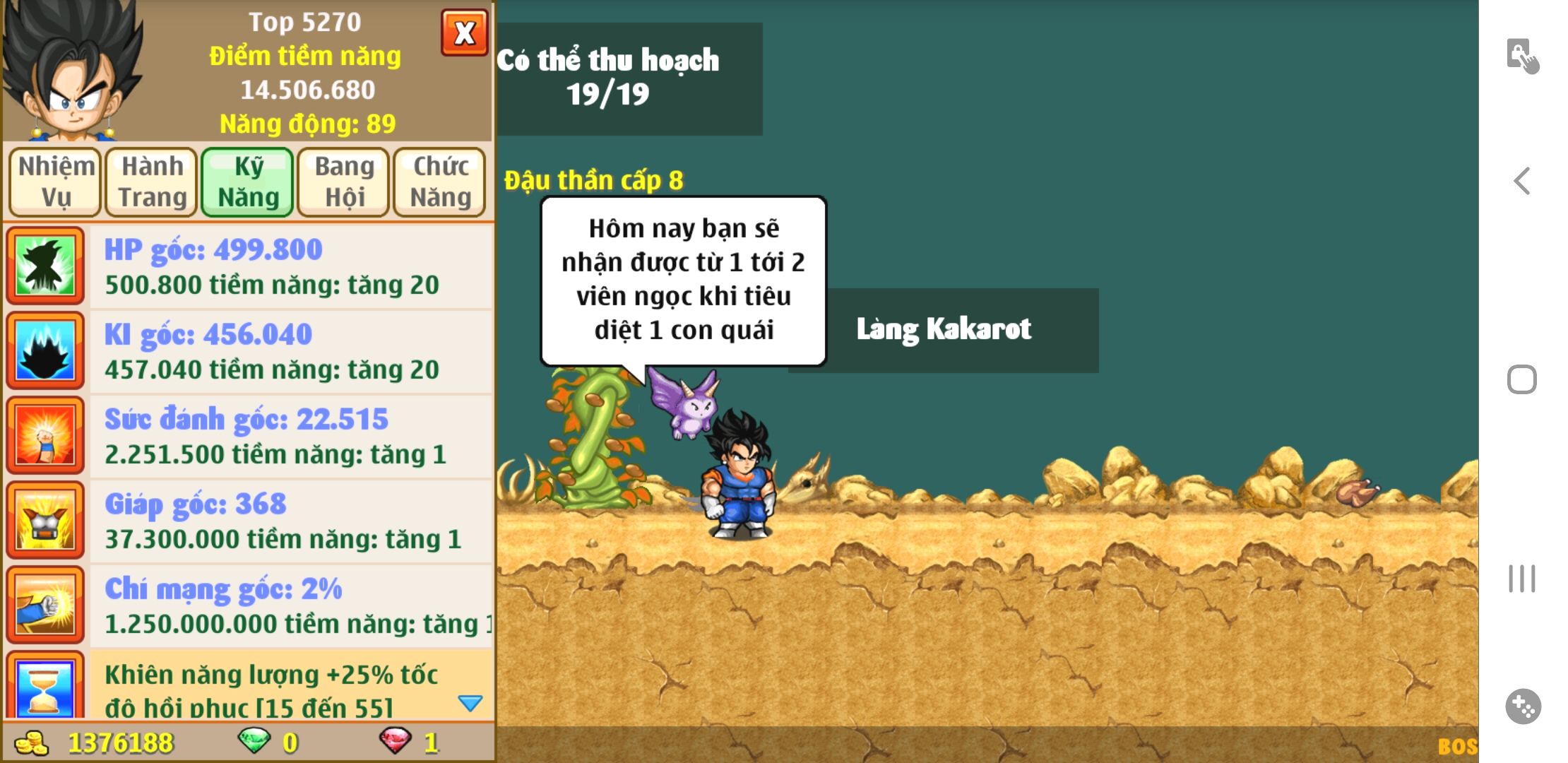Screen dimensions: 1568x763
Task: Upgrade KI gốc stat row
Action: pos(290,351)
